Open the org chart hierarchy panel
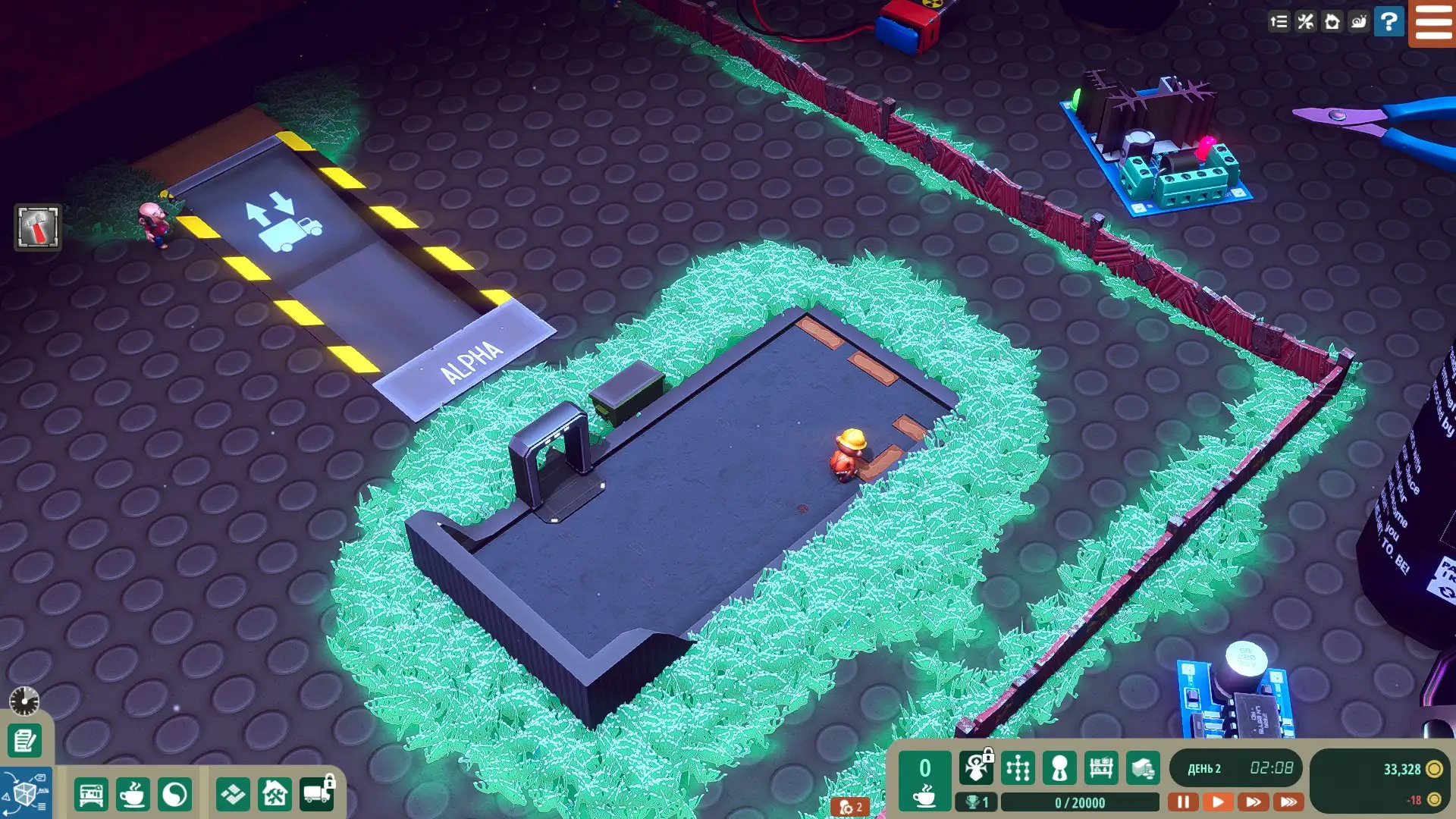 1018,769
